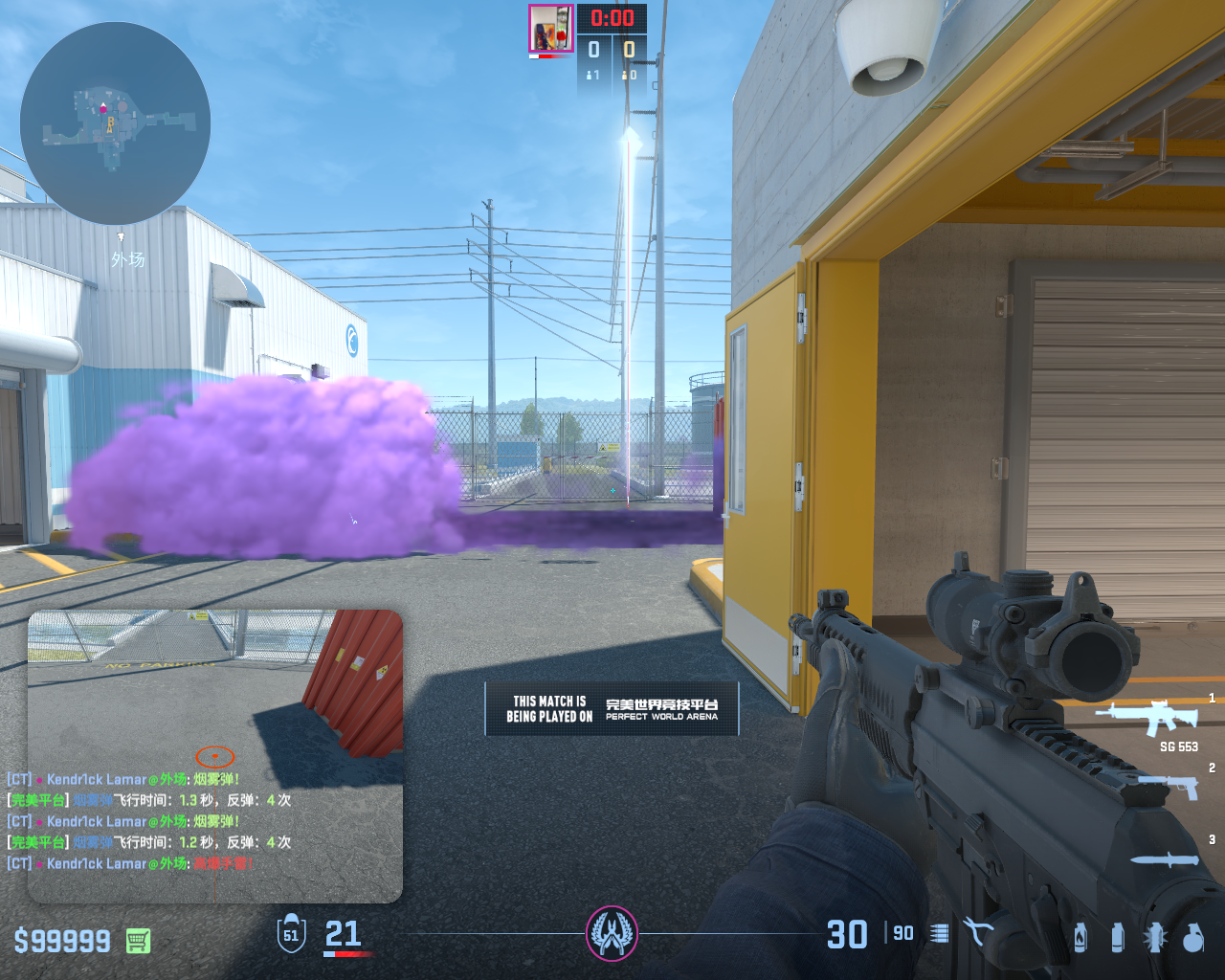Equip the knife from weapon list
This screenshot has width=1225, height=980.
(x=1164, y=859)
